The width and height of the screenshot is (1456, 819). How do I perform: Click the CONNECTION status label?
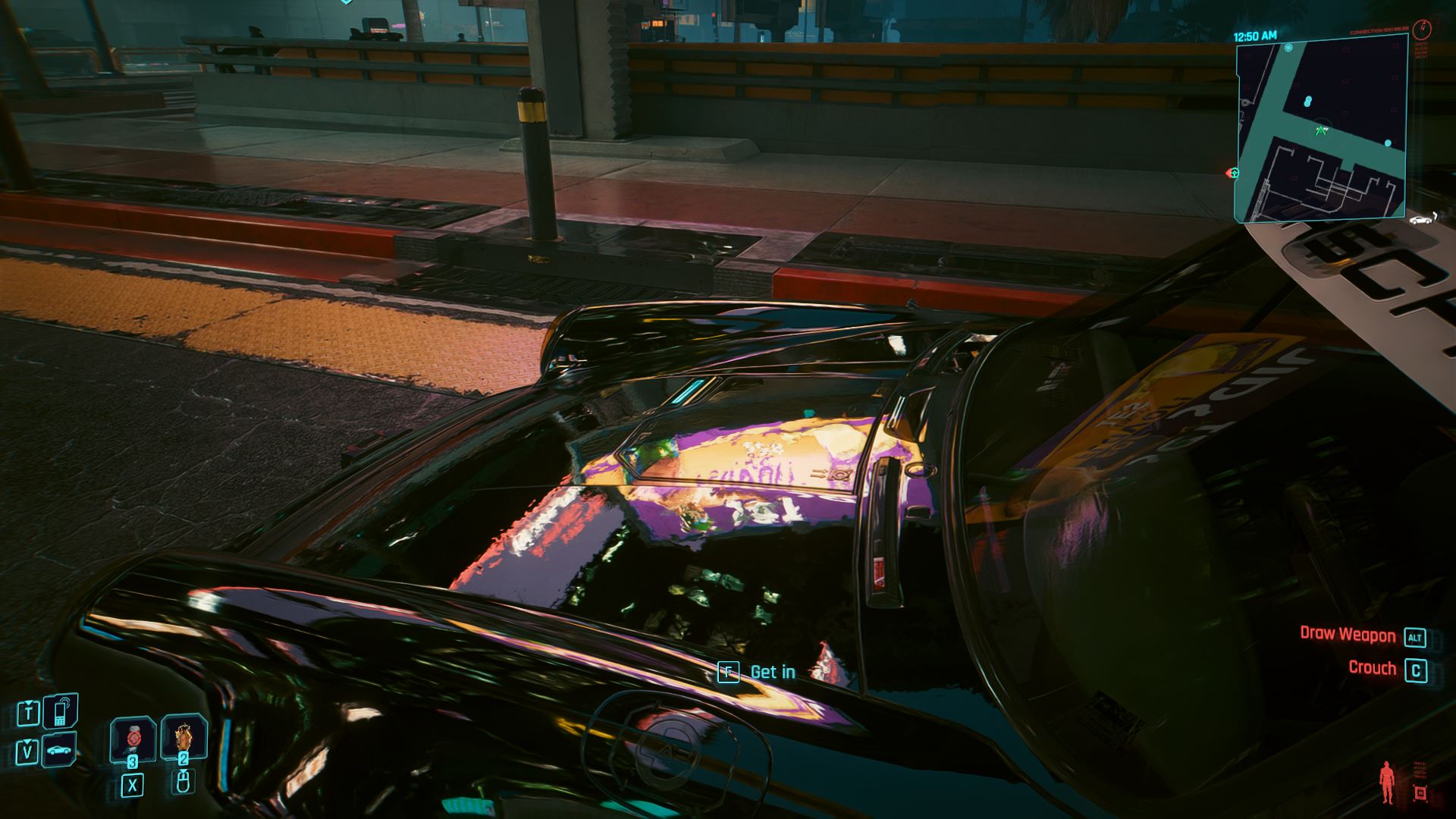tap(1379, 32)
